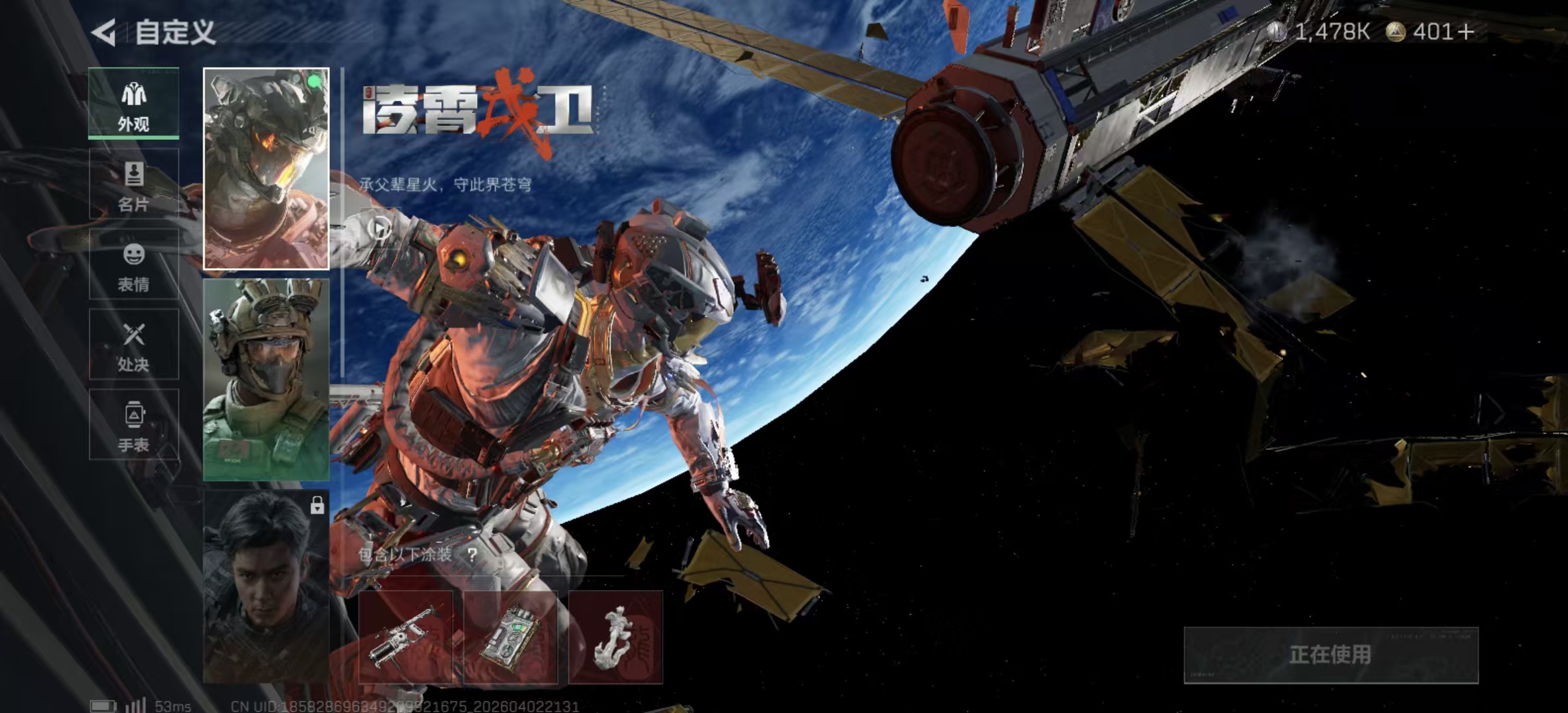Play the skin preview video
The height and width of the screenshot is (713, 1568).
pyautogui.click(x=379, y=228)
